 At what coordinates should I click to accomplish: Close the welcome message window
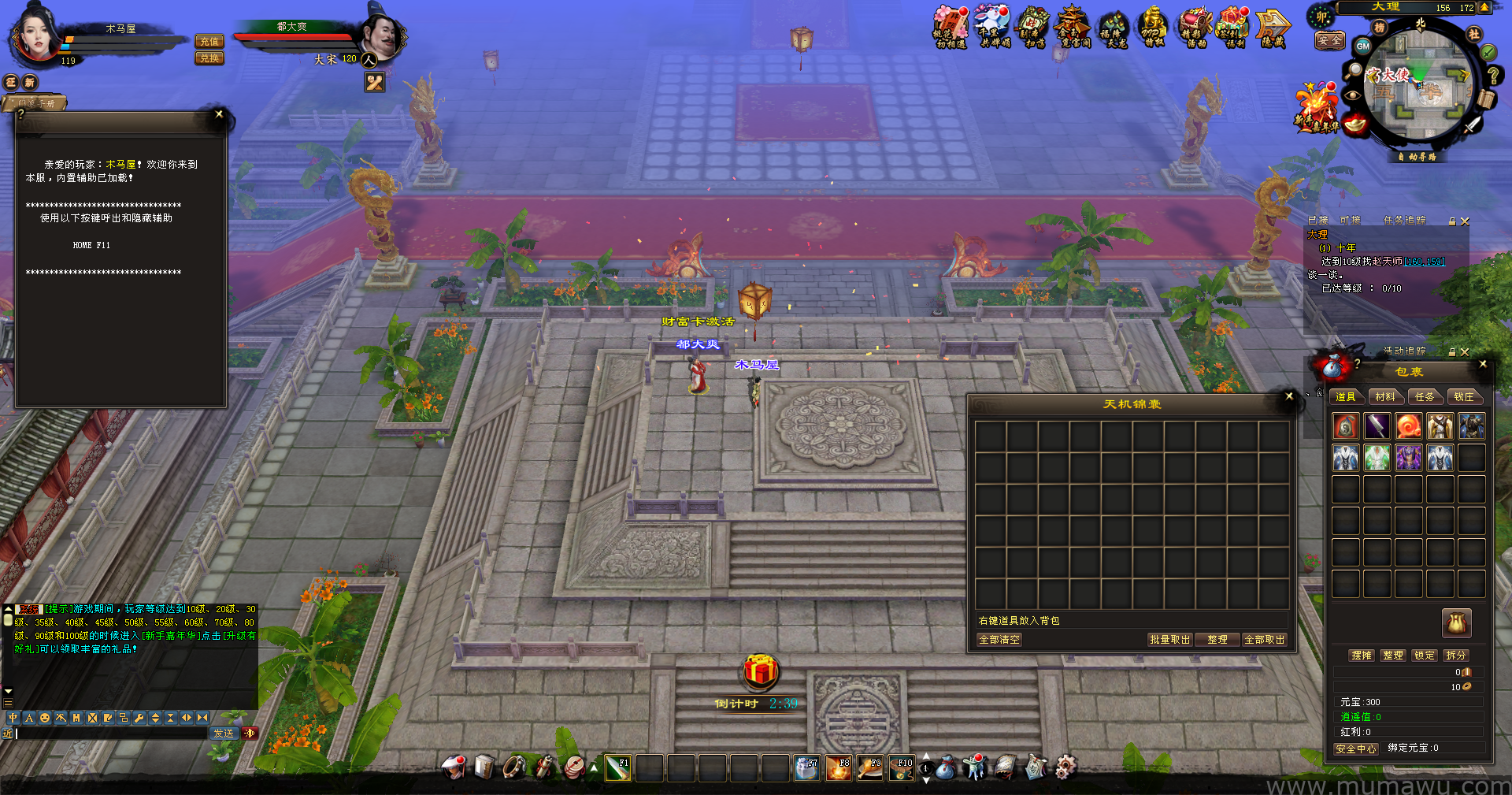(219, 114)
